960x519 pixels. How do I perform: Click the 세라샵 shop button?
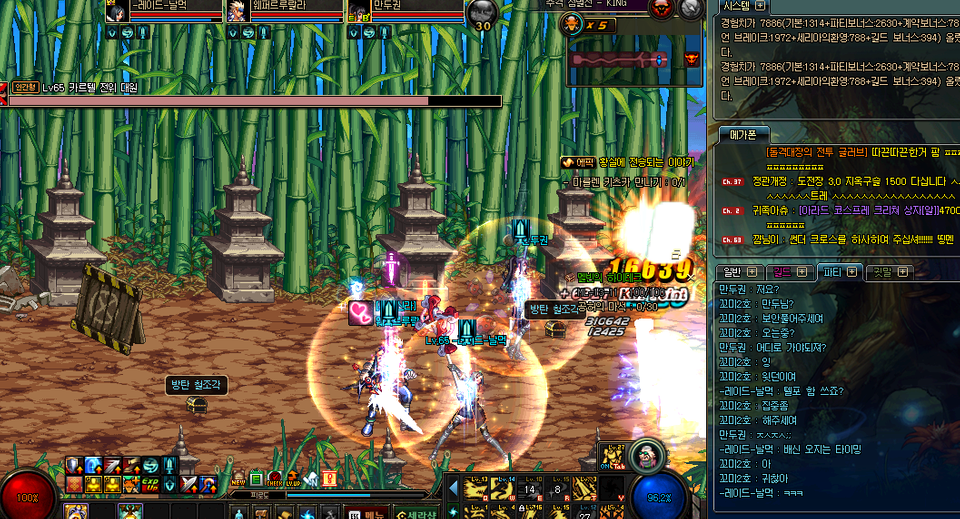414,513
